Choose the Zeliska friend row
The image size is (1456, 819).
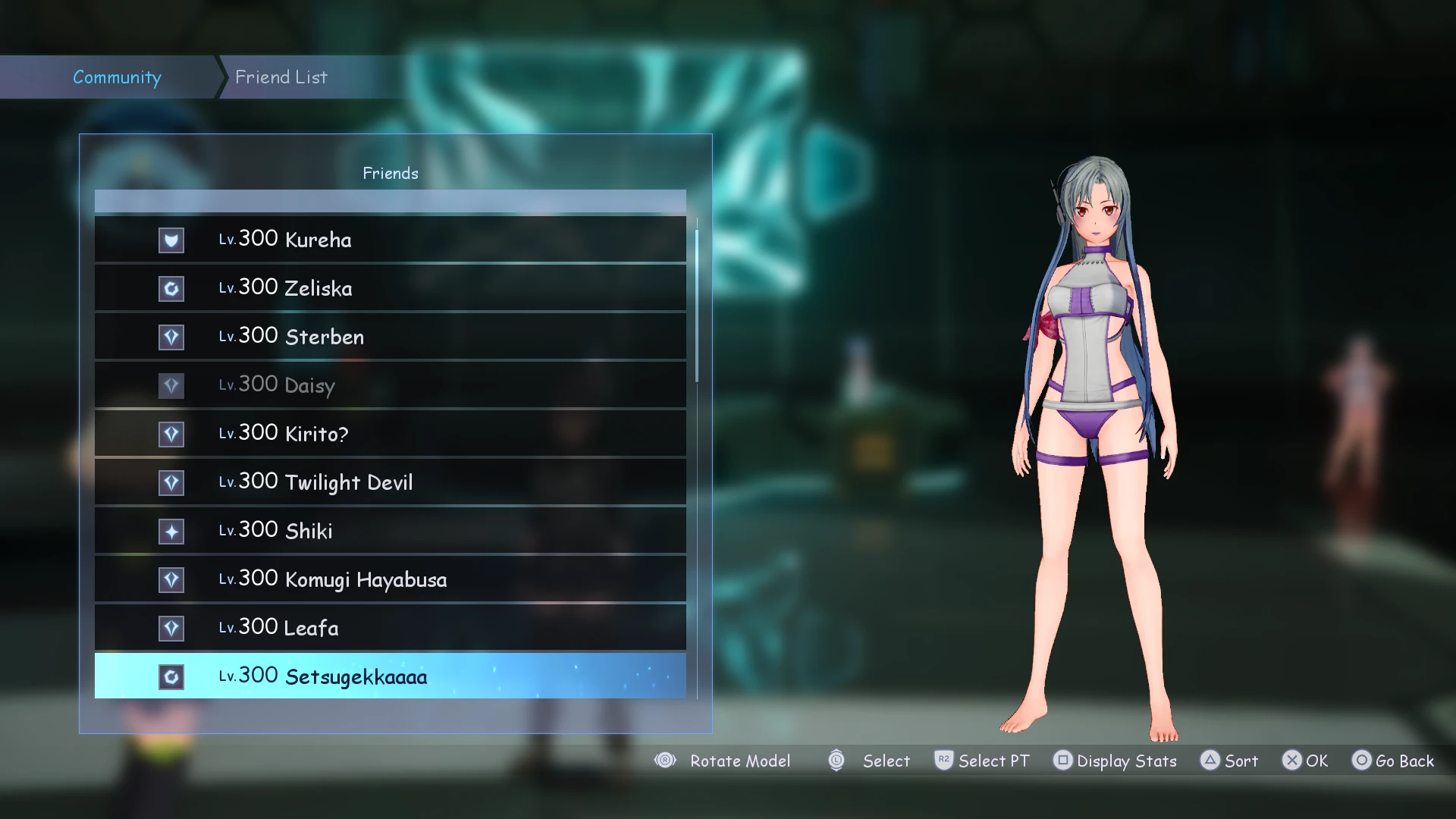390,288
